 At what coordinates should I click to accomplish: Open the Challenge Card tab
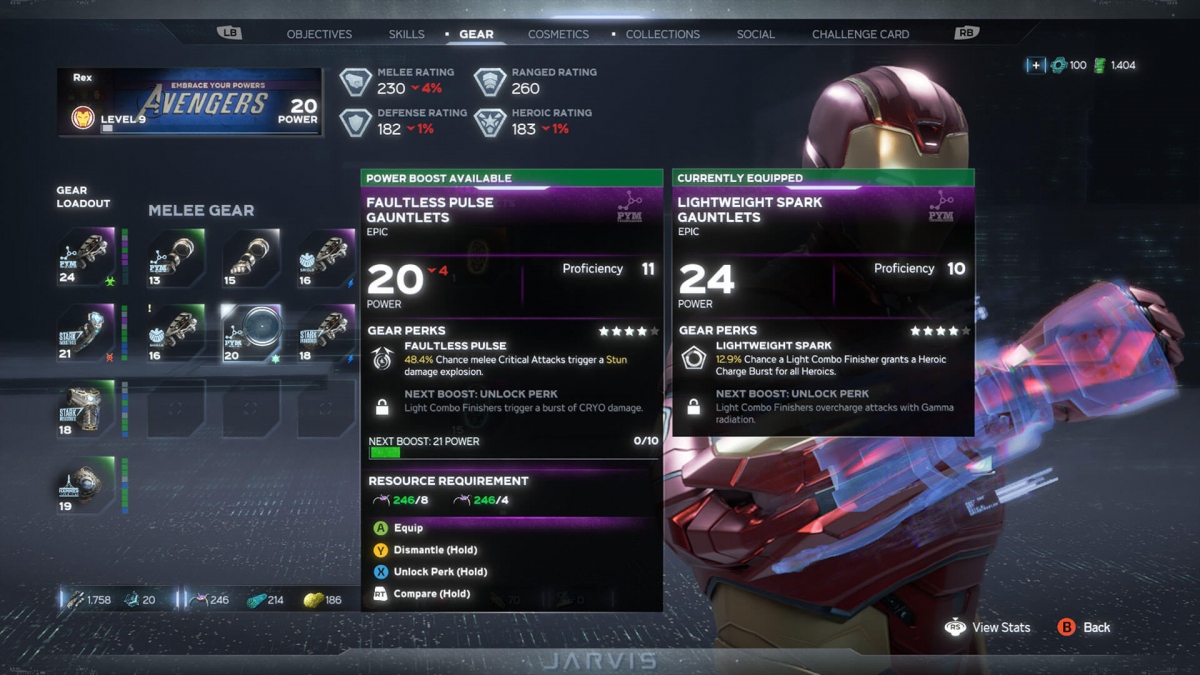860,34
